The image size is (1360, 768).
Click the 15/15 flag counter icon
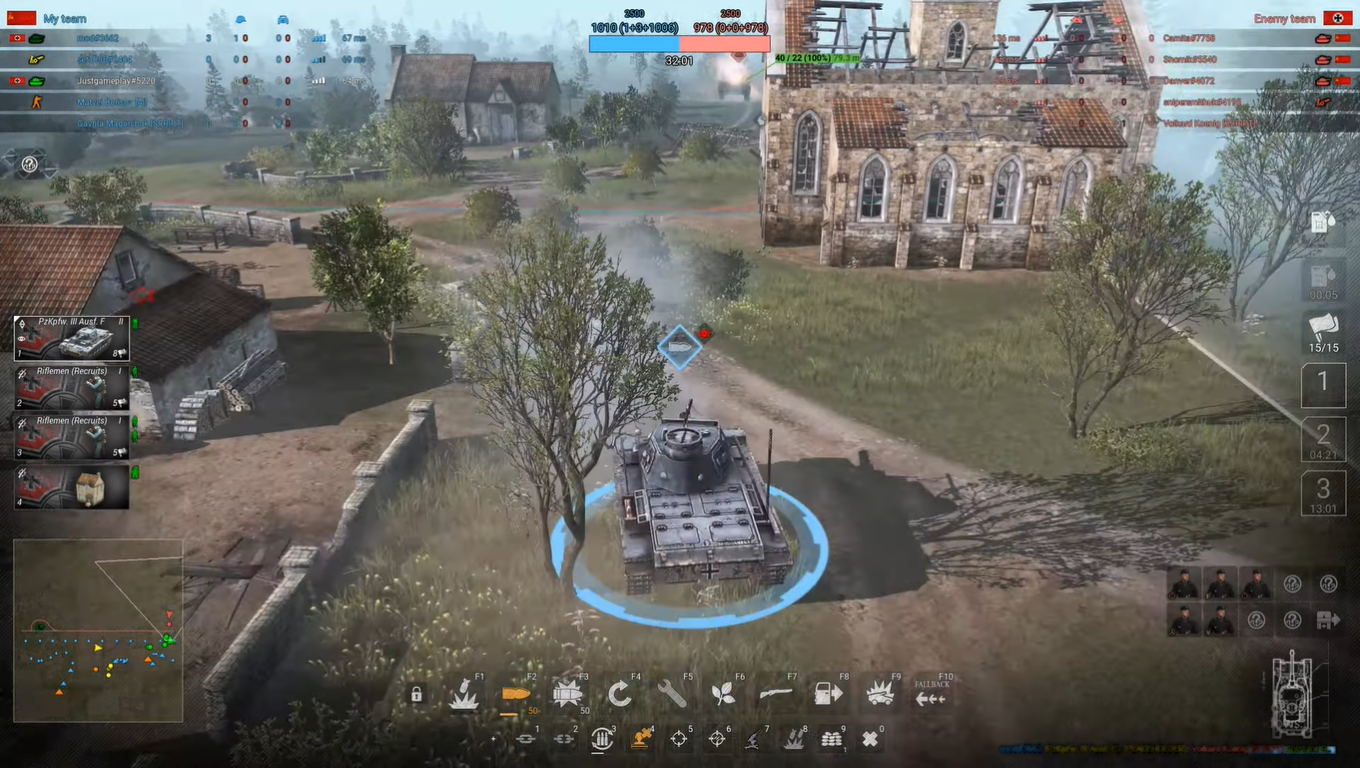coord(1324,332)
